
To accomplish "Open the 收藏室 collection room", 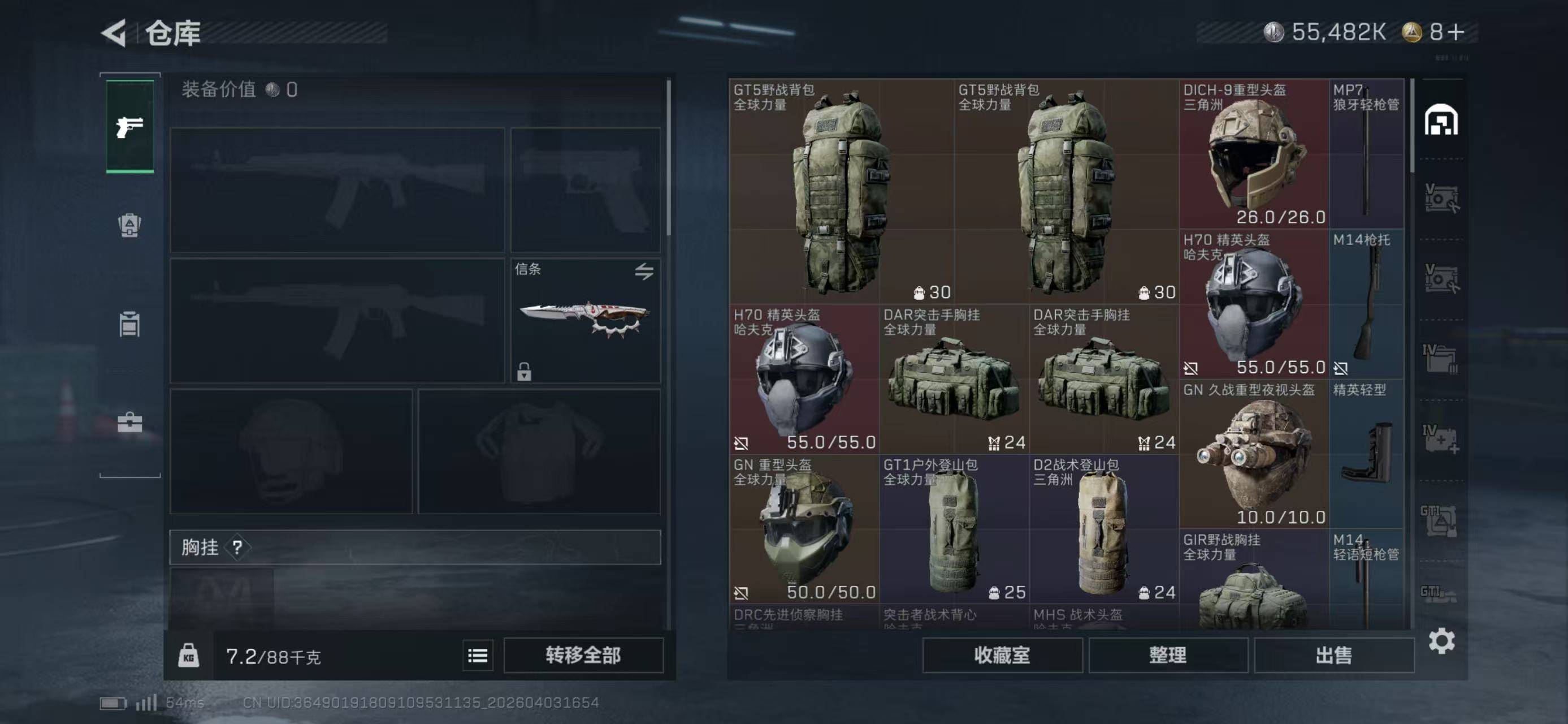I will [1002, 655].
